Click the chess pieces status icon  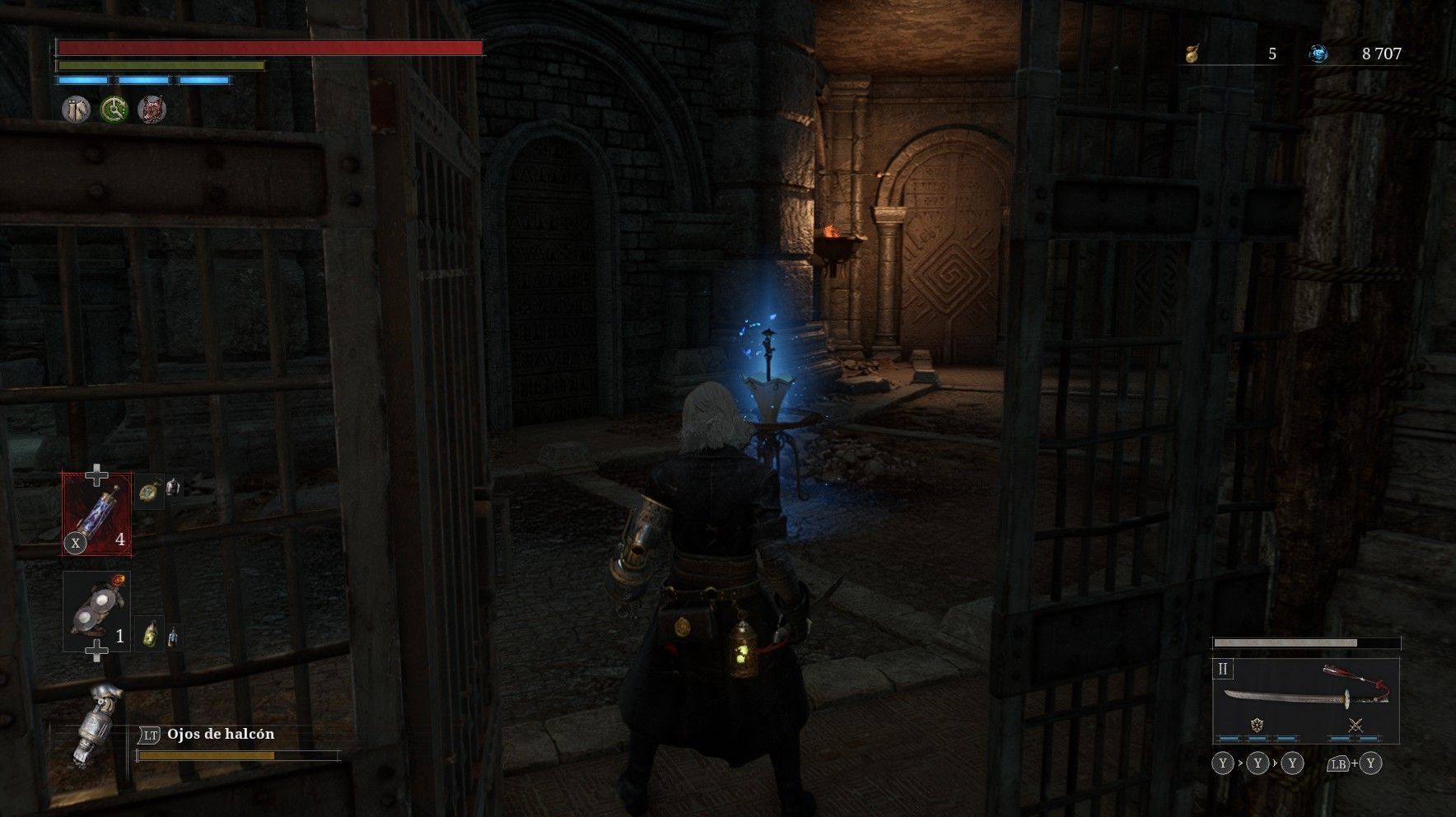tap(77, 110)
